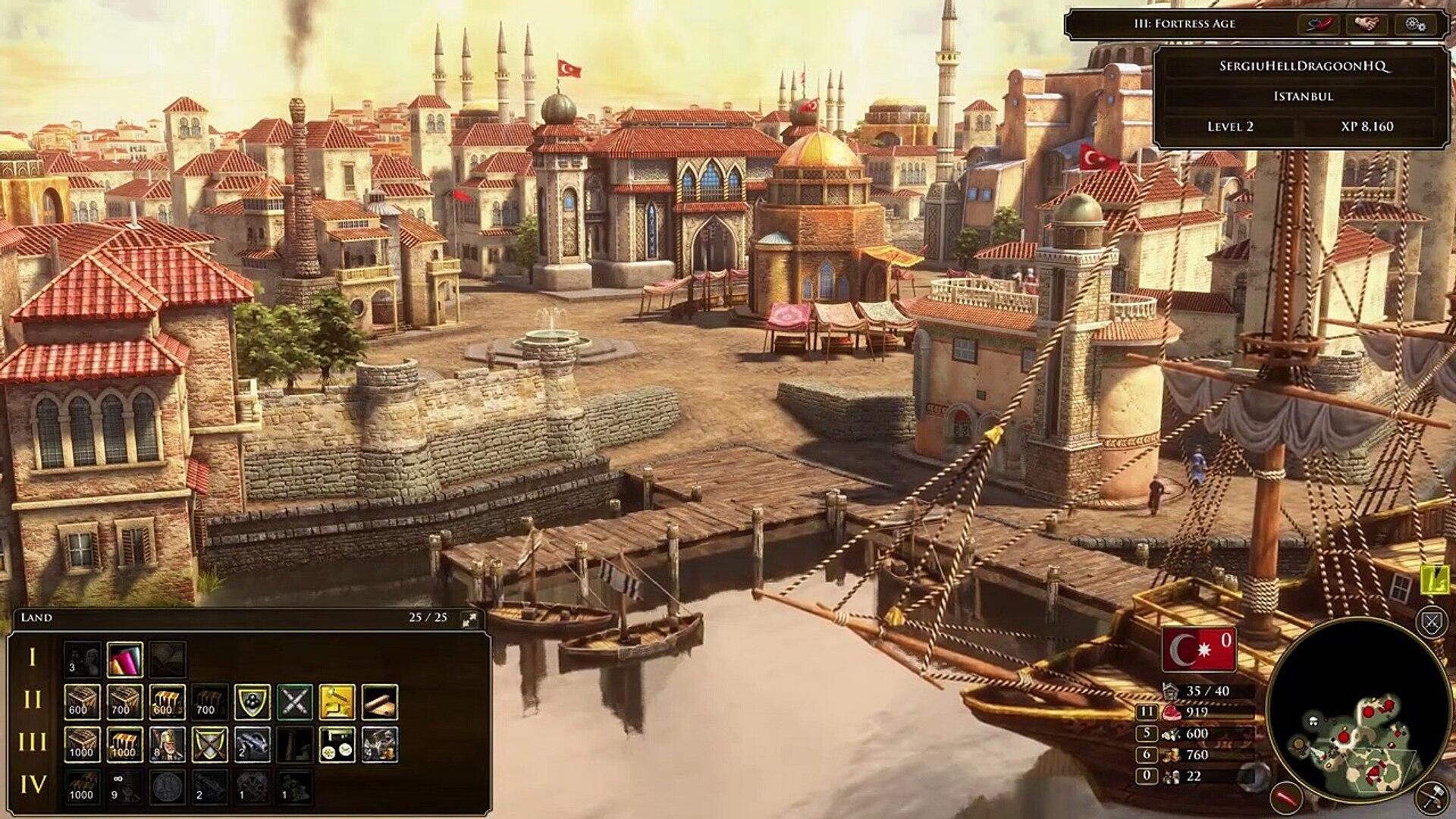Click the red feather minimap button

click(x=1288, y=798)
